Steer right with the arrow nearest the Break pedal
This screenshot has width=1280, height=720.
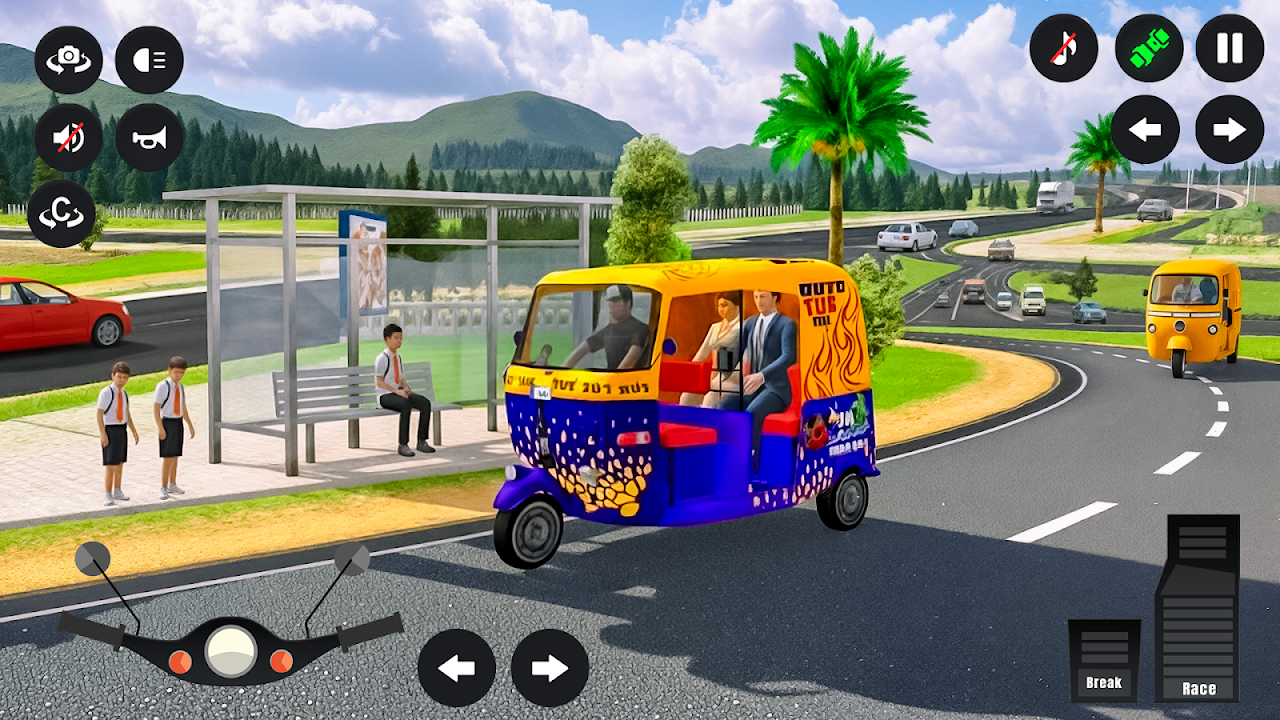(x=550, y=668)
